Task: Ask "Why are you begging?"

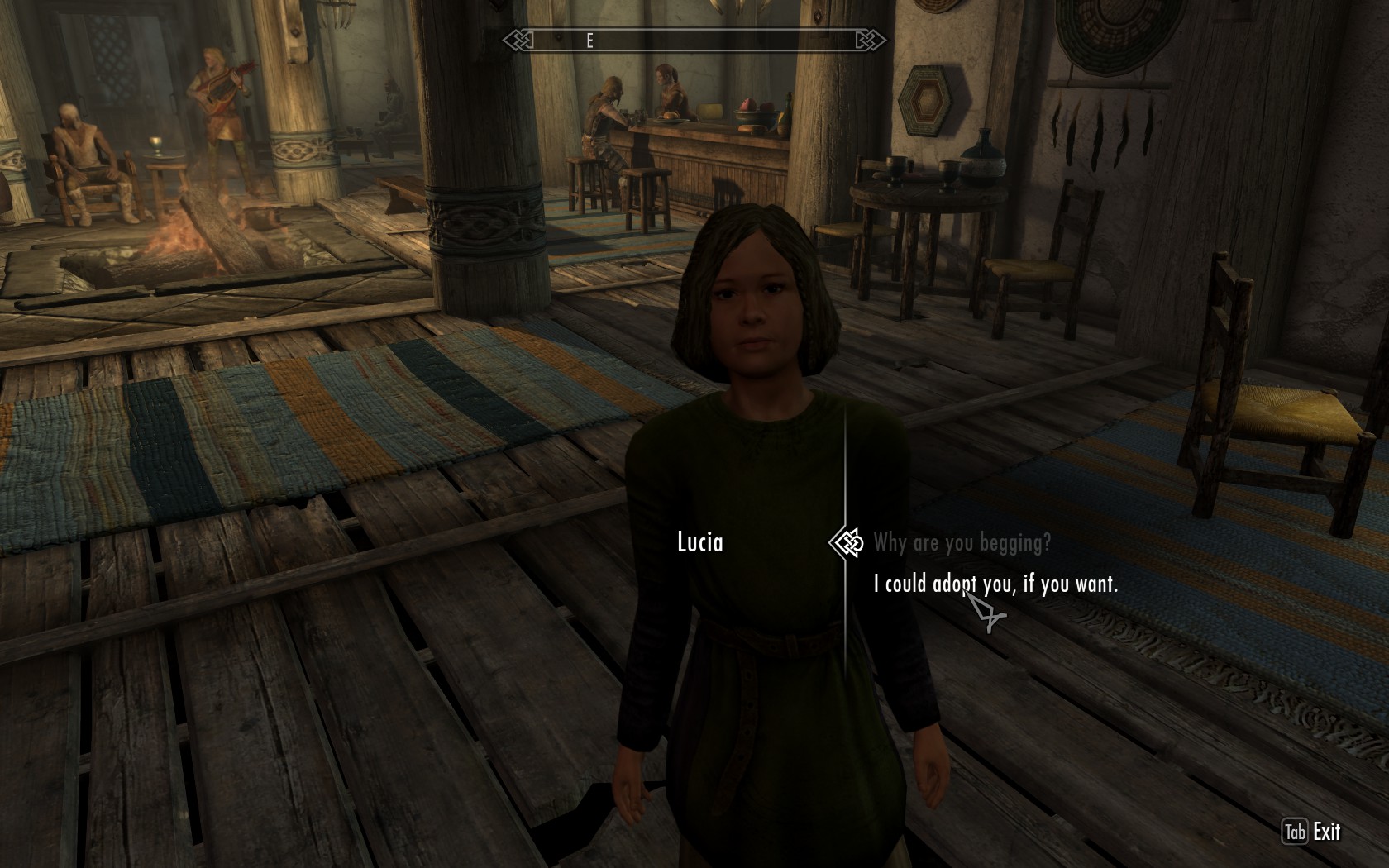Action: [x=962, y=543]
